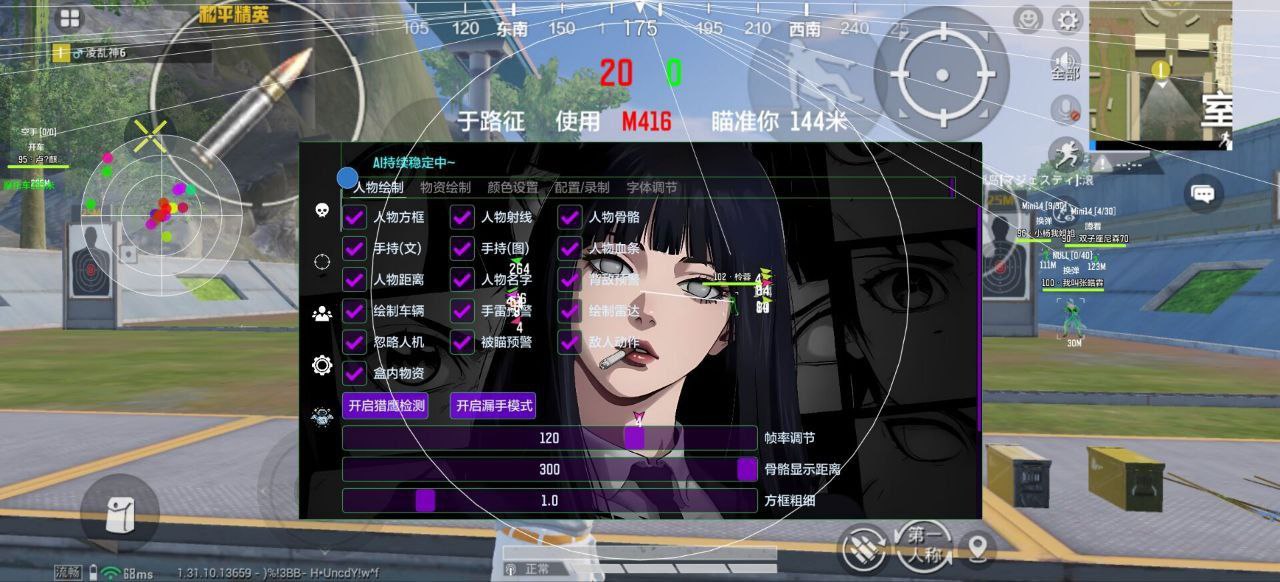Viewport: 1280px width, 582px height.
Task: Adjust the 帧率调节 slider
Action: [x=634, y=438]
